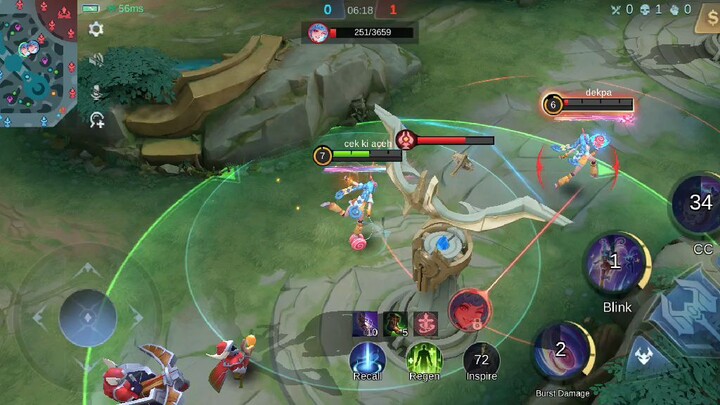Use the Regen ability

424,358
